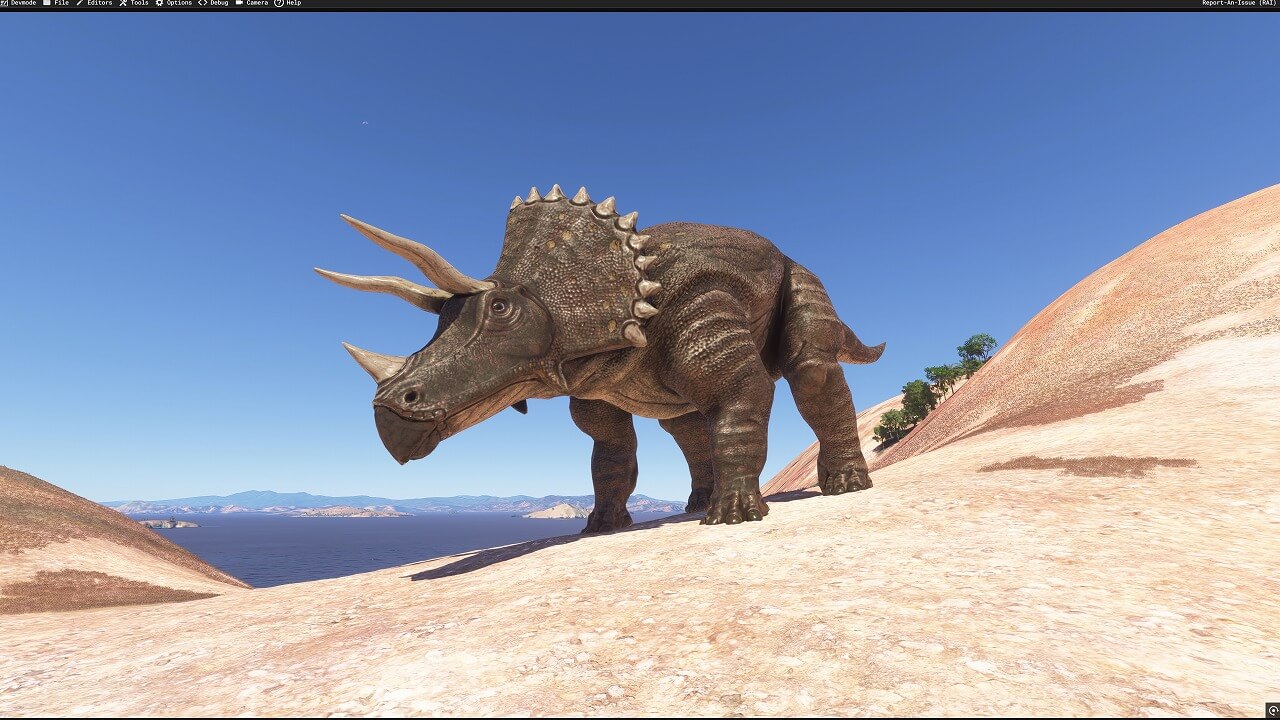Screen dimensions: 1280x720
Task: Show the Tools menu
Action: coord(134,3)
